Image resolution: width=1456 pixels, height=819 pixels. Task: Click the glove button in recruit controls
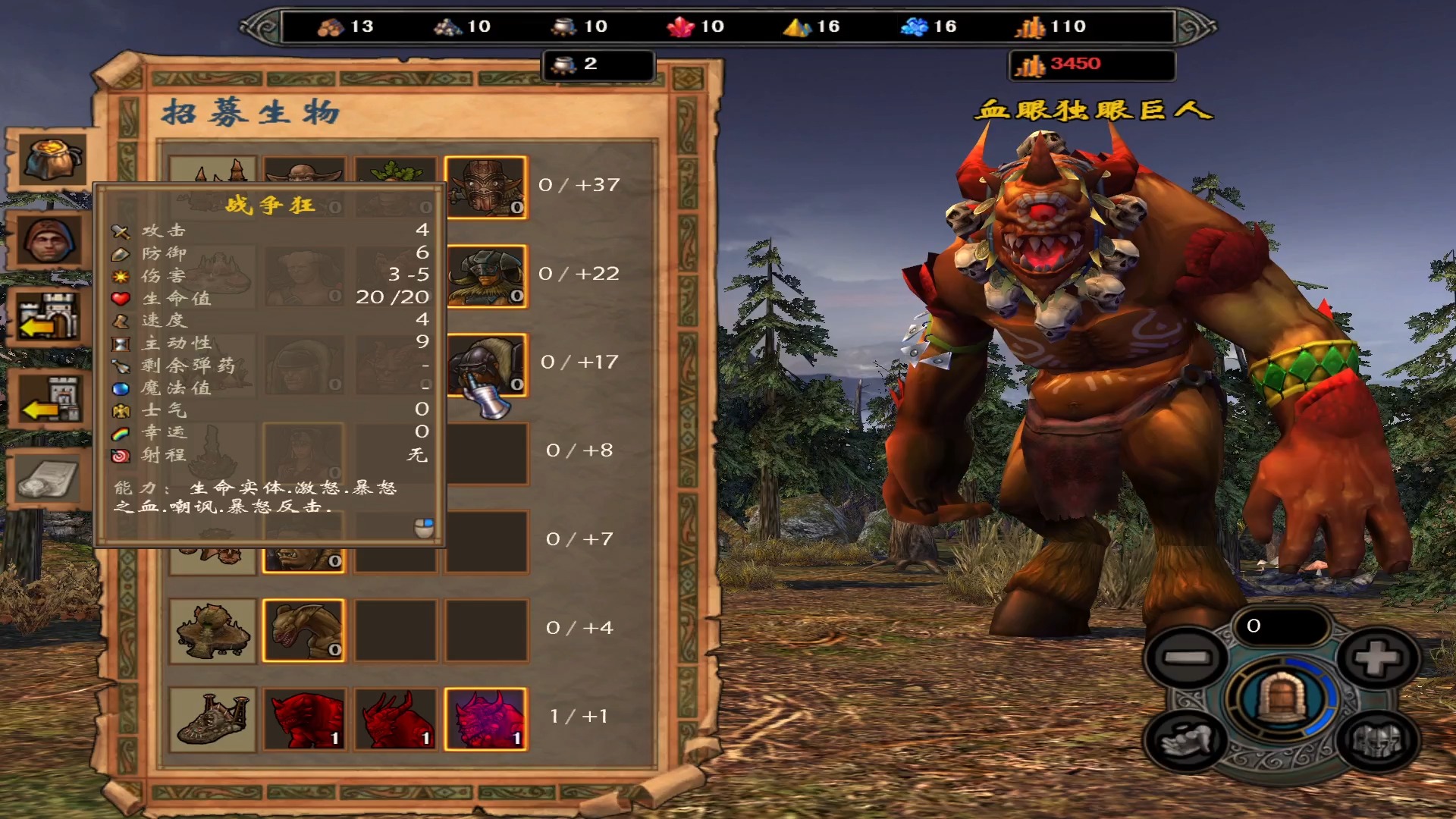[x=1187, y=741]
